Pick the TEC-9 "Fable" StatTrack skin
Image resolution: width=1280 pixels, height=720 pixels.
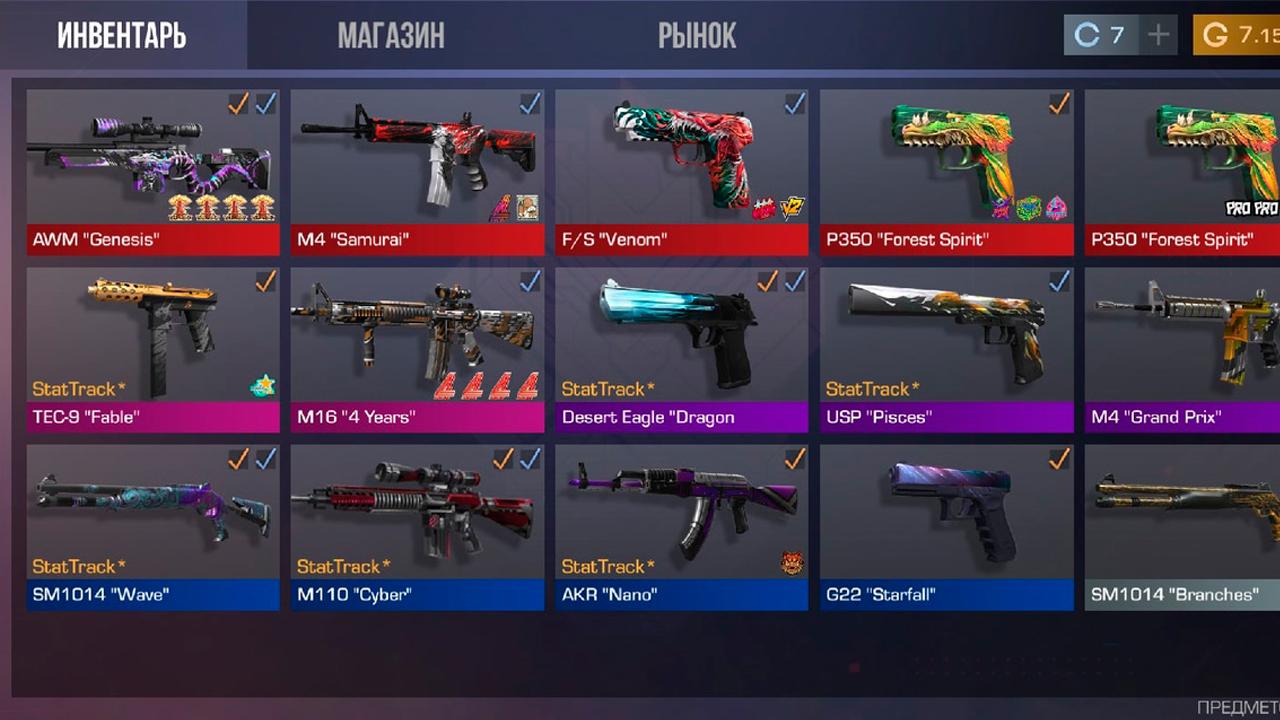pos(153,349)
